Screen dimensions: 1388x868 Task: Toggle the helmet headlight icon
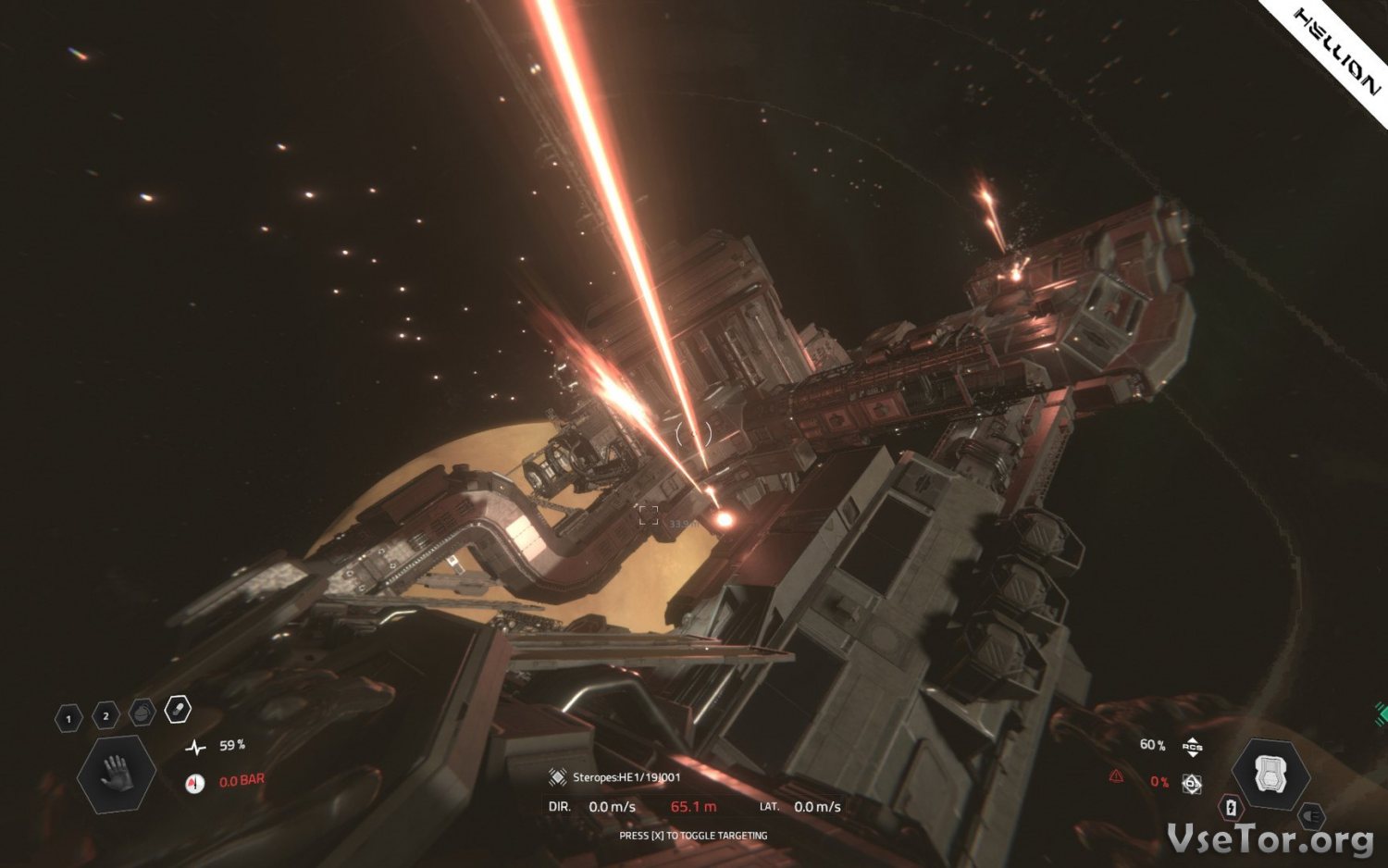1310,816
